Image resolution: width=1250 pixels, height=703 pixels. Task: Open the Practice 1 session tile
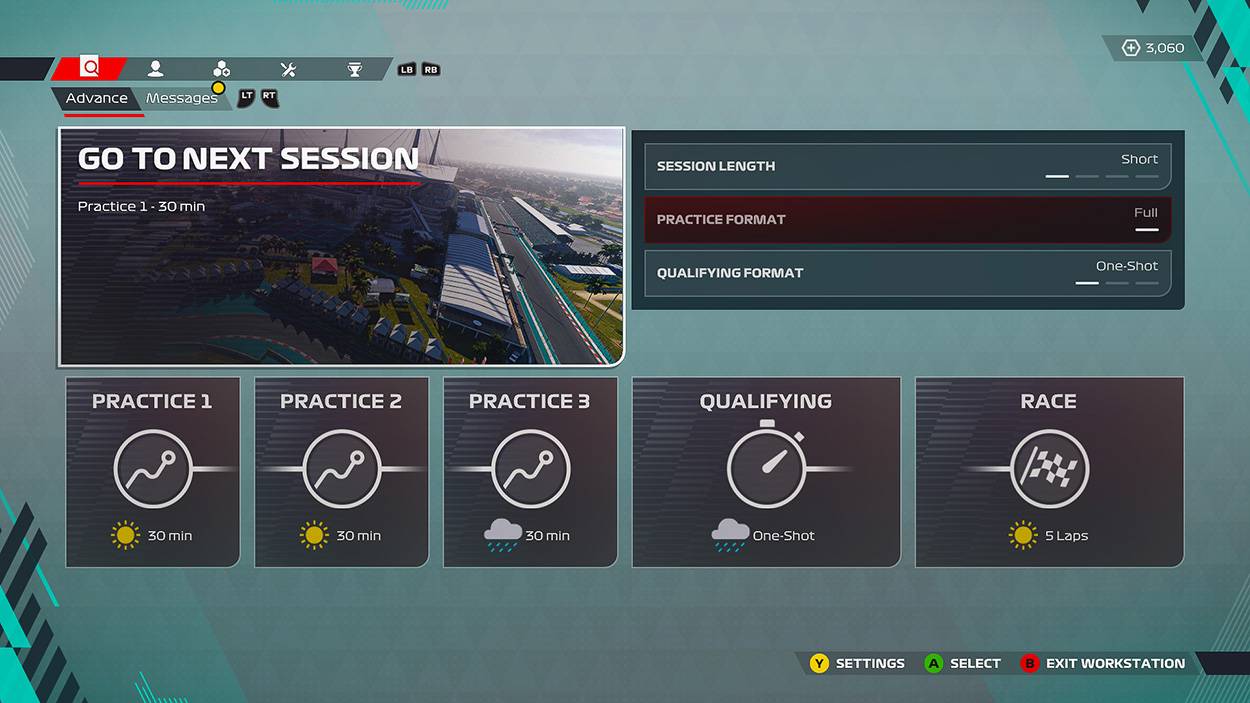(x=153, y=472)
